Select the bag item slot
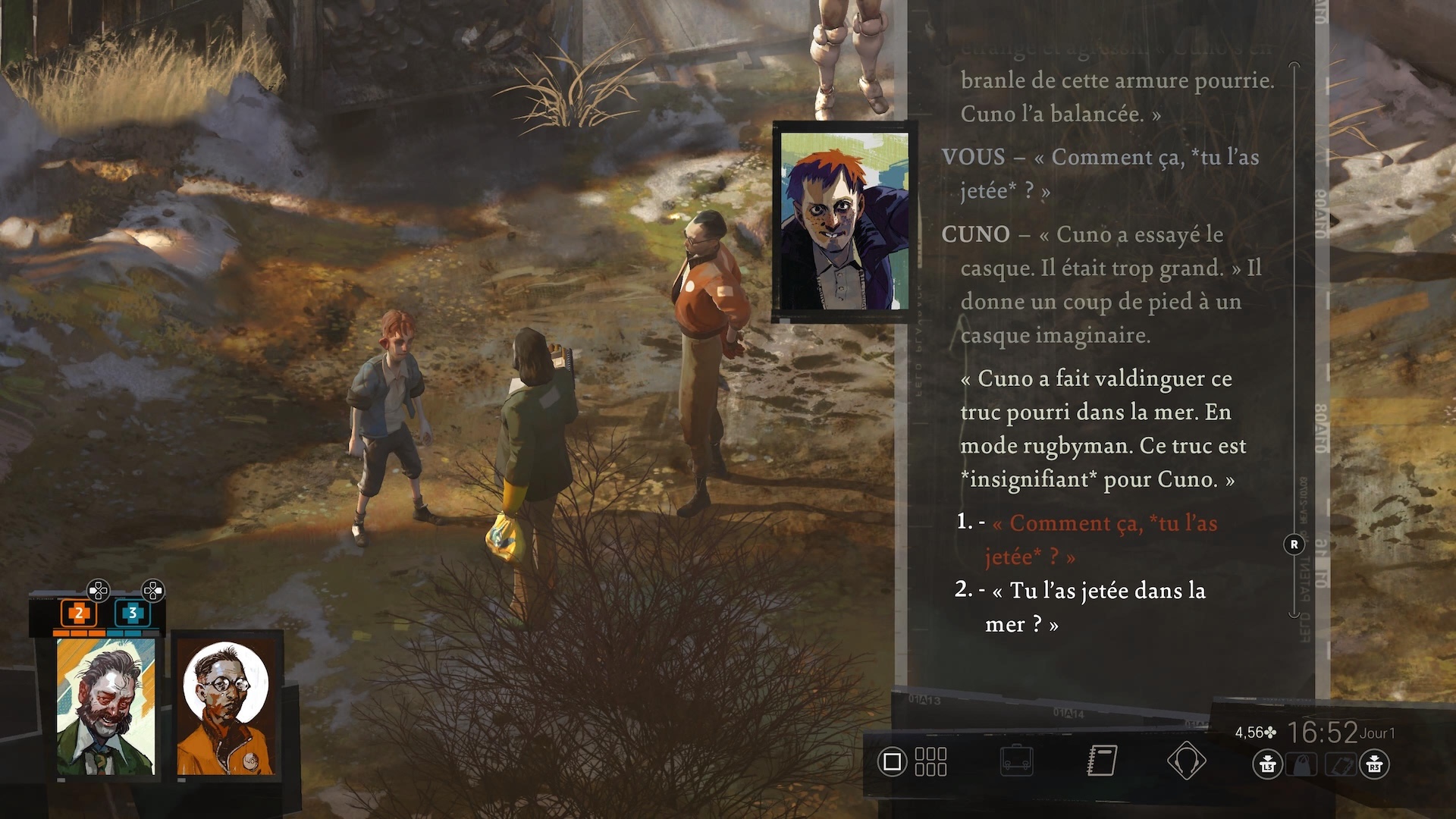Viewport: 1456px width, 819px height. coord(1302,764)
